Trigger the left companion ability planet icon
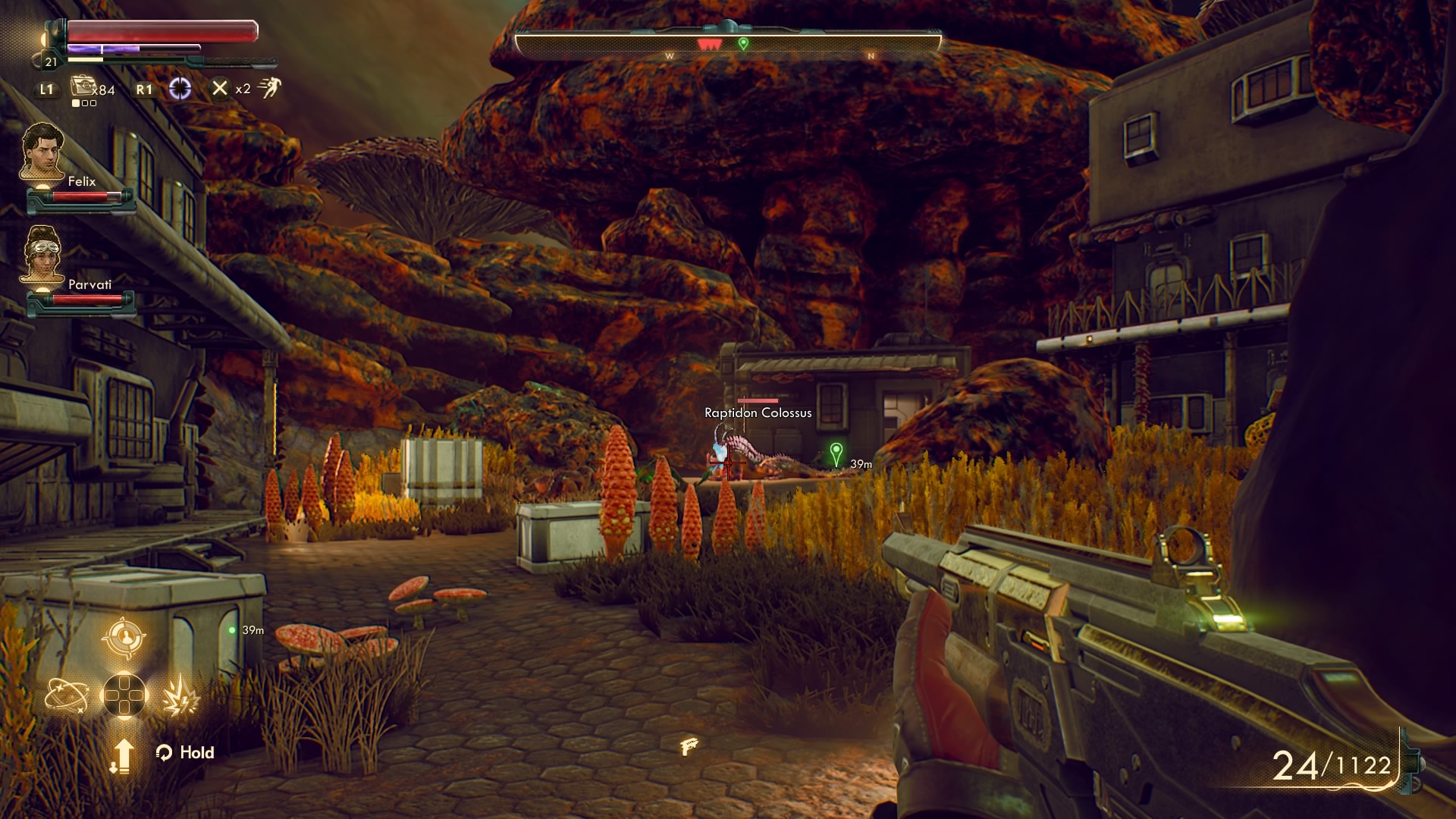Viewport: 1456px width, 819px height. 66,695
